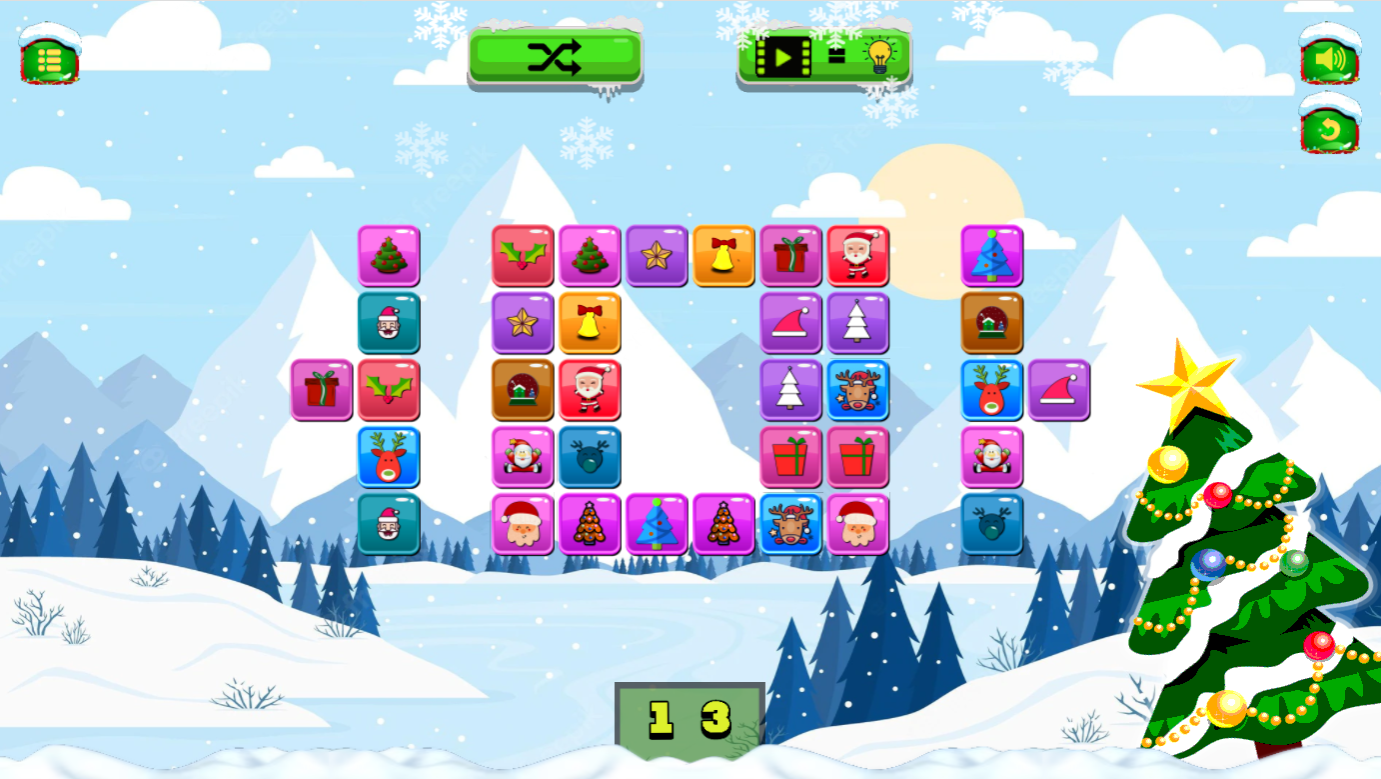1381x779 pixels.
Task: Select the white Christmas tree tile
Action: [x=858, y=324]
